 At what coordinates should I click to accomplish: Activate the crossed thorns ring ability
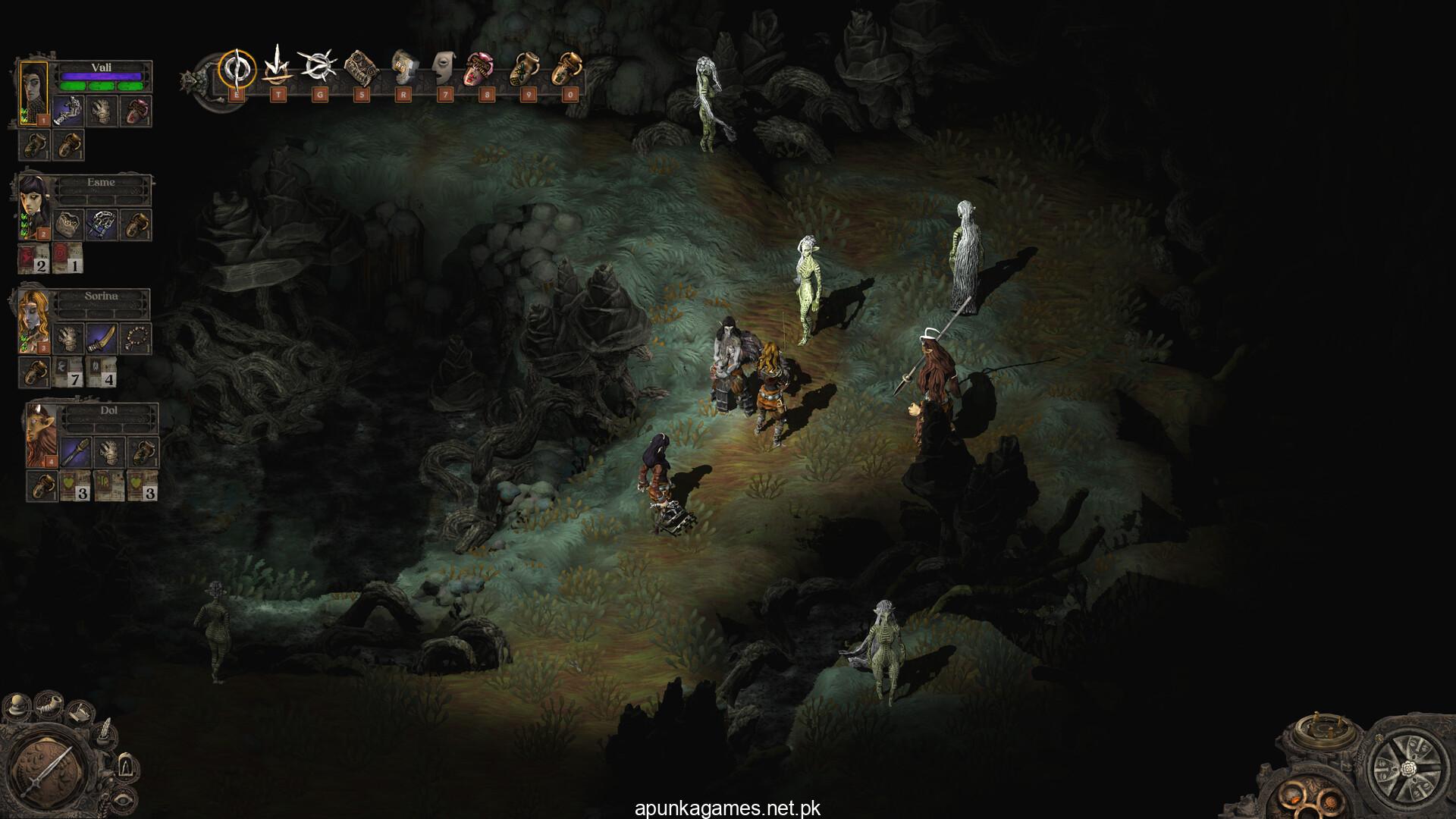(317, 67)
